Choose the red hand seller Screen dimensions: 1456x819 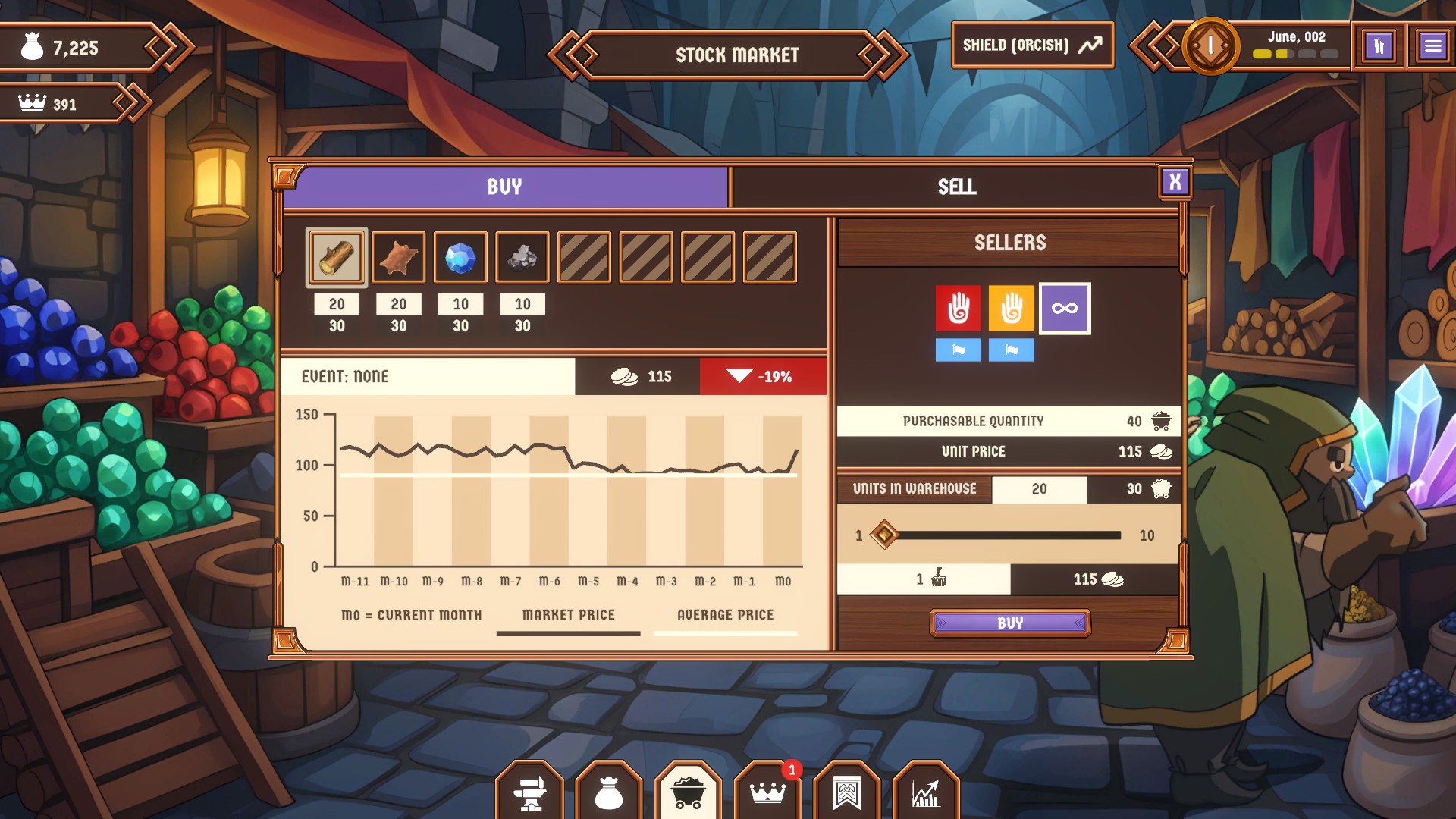click(x=958, y=308)
